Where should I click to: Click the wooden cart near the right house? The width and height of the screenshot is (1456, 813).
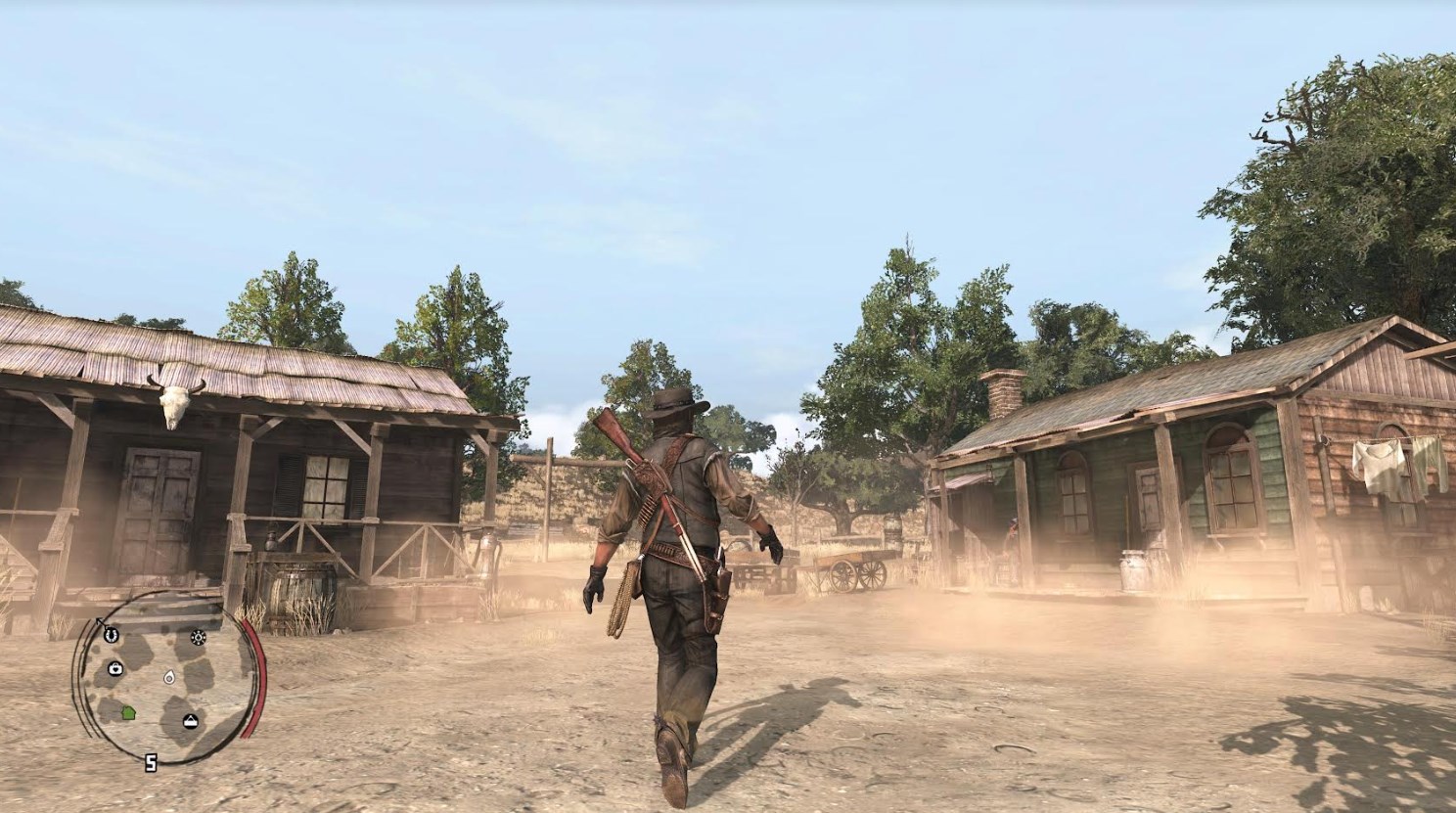(x=850, y=567)
